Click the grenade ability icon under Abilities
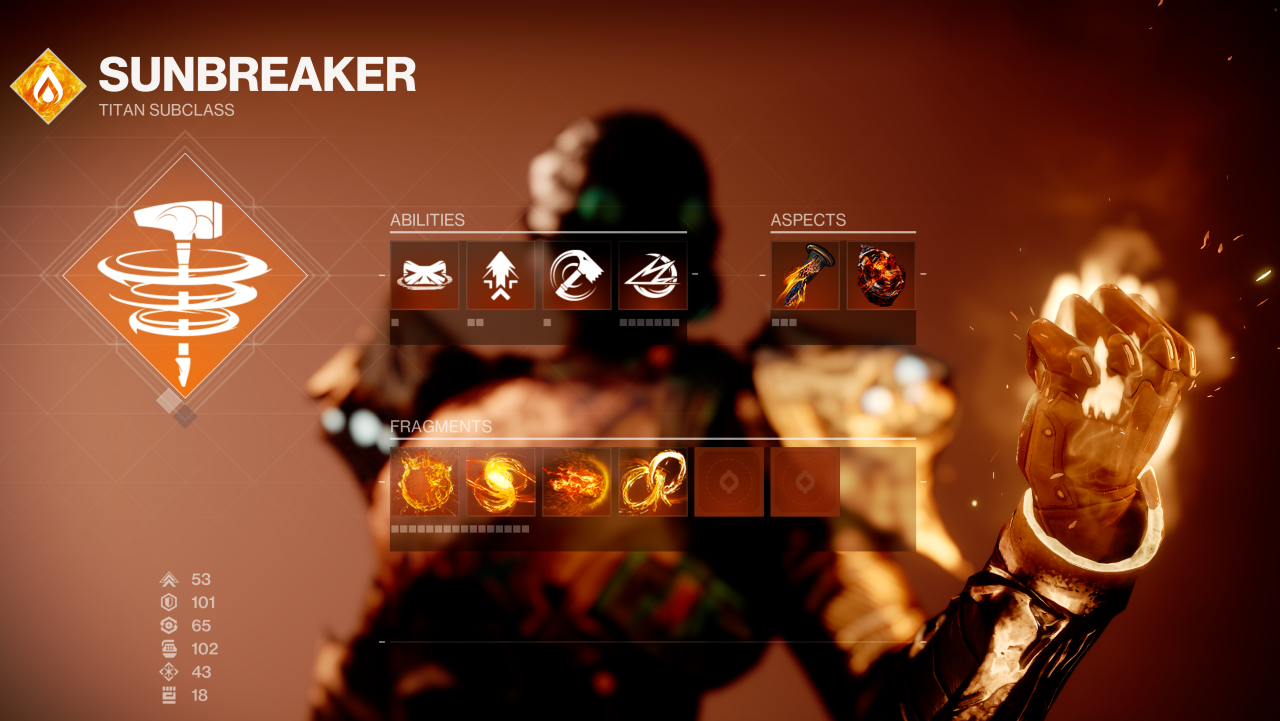Image resolution: width=1280 pixels, height=721 pixels. click(652, 276)
